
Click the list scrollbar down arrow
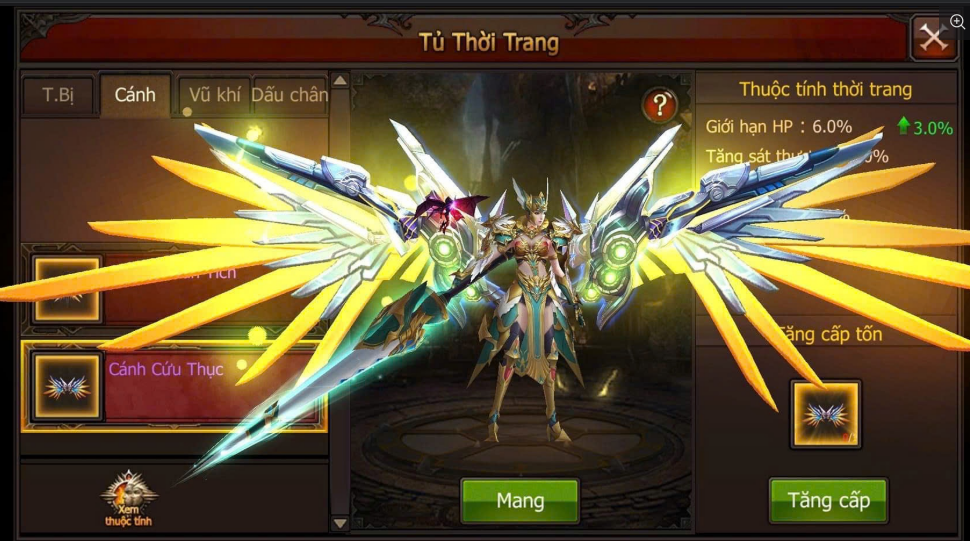click(340, 523)
